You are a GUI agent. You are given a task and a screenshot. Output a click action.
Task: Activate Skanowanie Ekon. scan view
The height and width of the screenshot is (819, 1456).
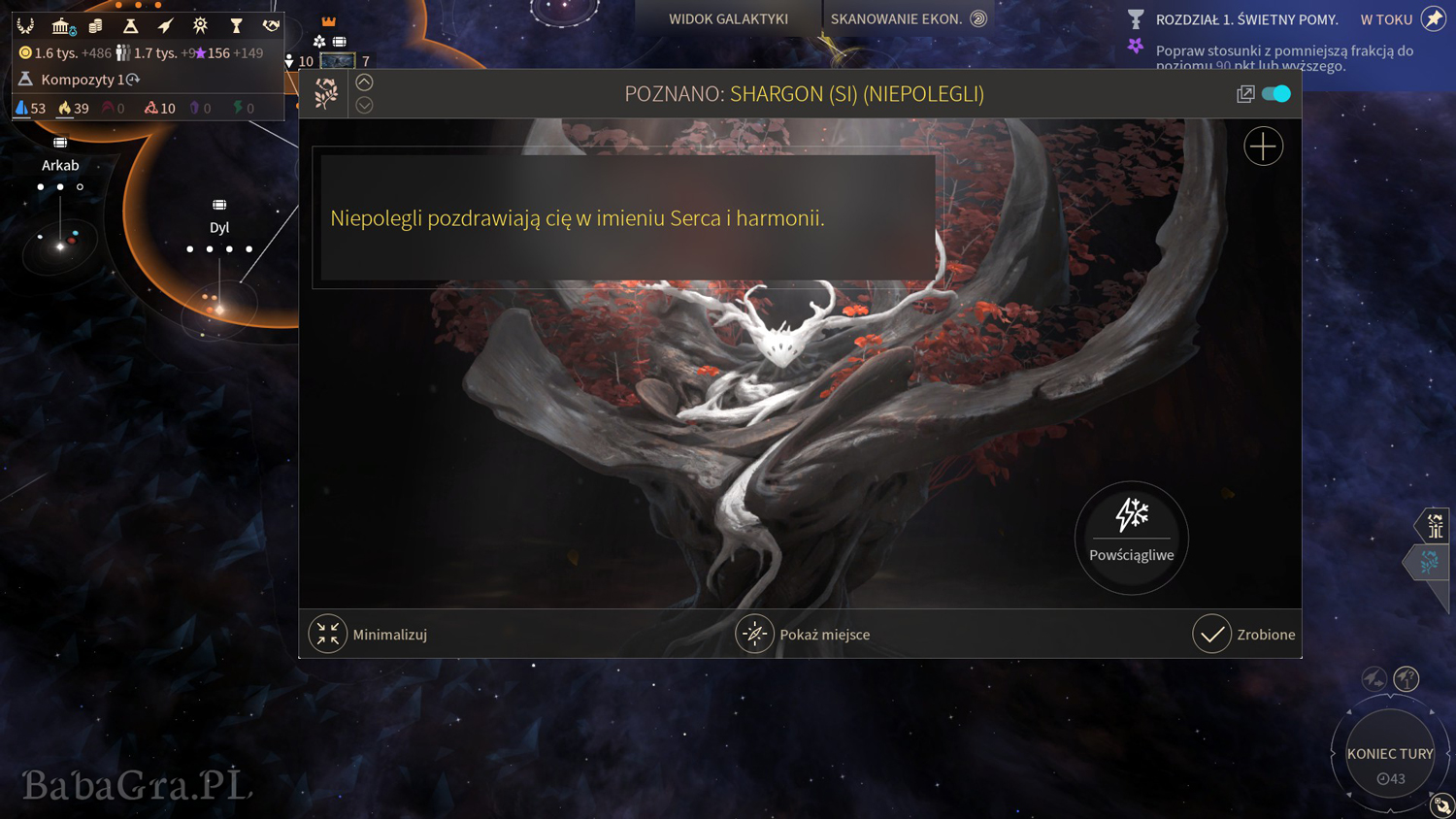click(x=907, y=18)
